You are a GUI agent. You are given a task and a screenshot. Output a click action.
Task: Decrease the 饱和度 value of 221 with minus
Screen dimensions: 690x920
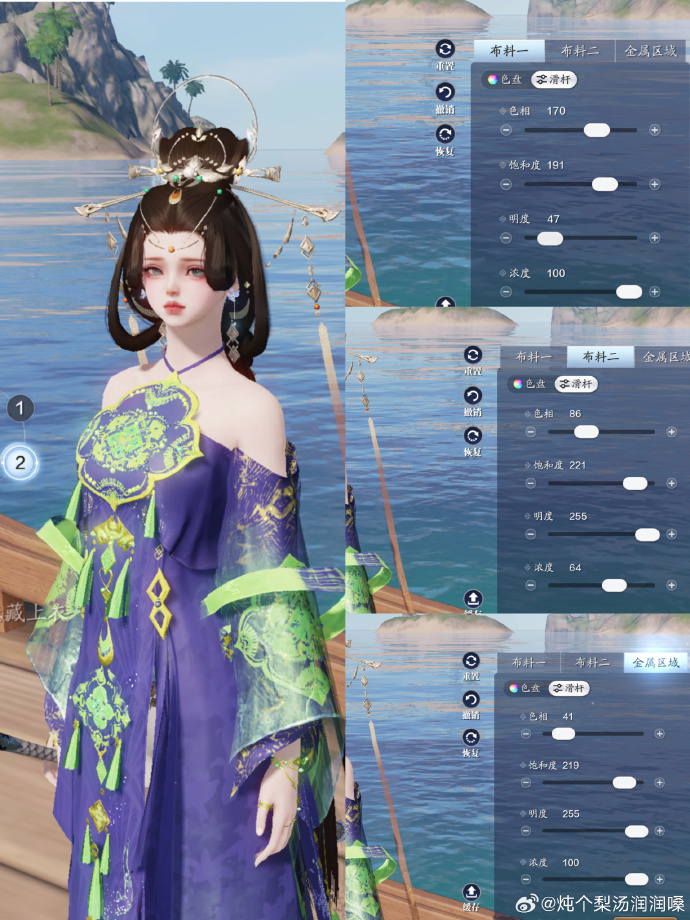coord(530,483)
